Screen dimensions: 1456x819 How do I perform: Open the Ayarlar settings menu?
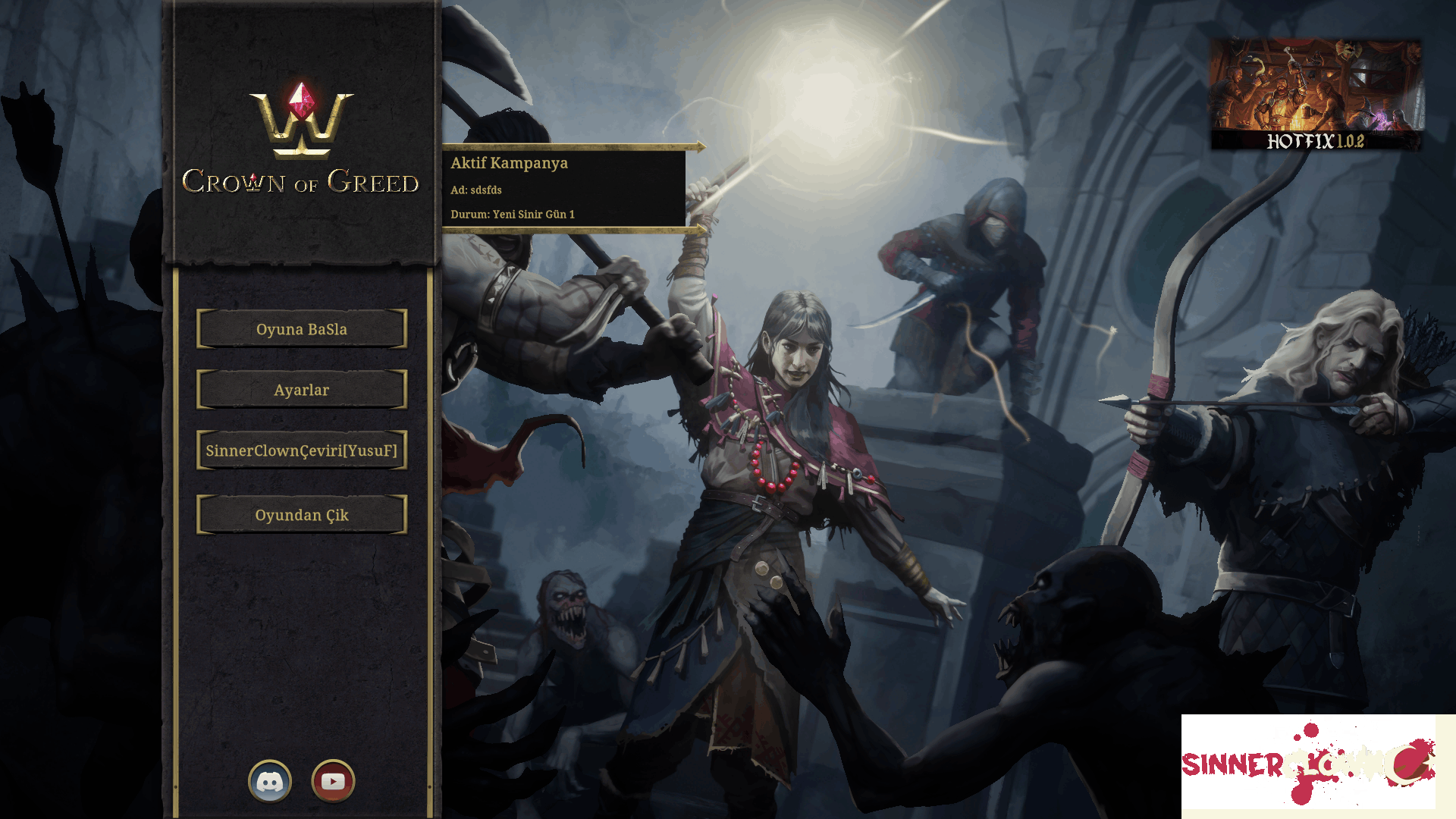(302, 390)
